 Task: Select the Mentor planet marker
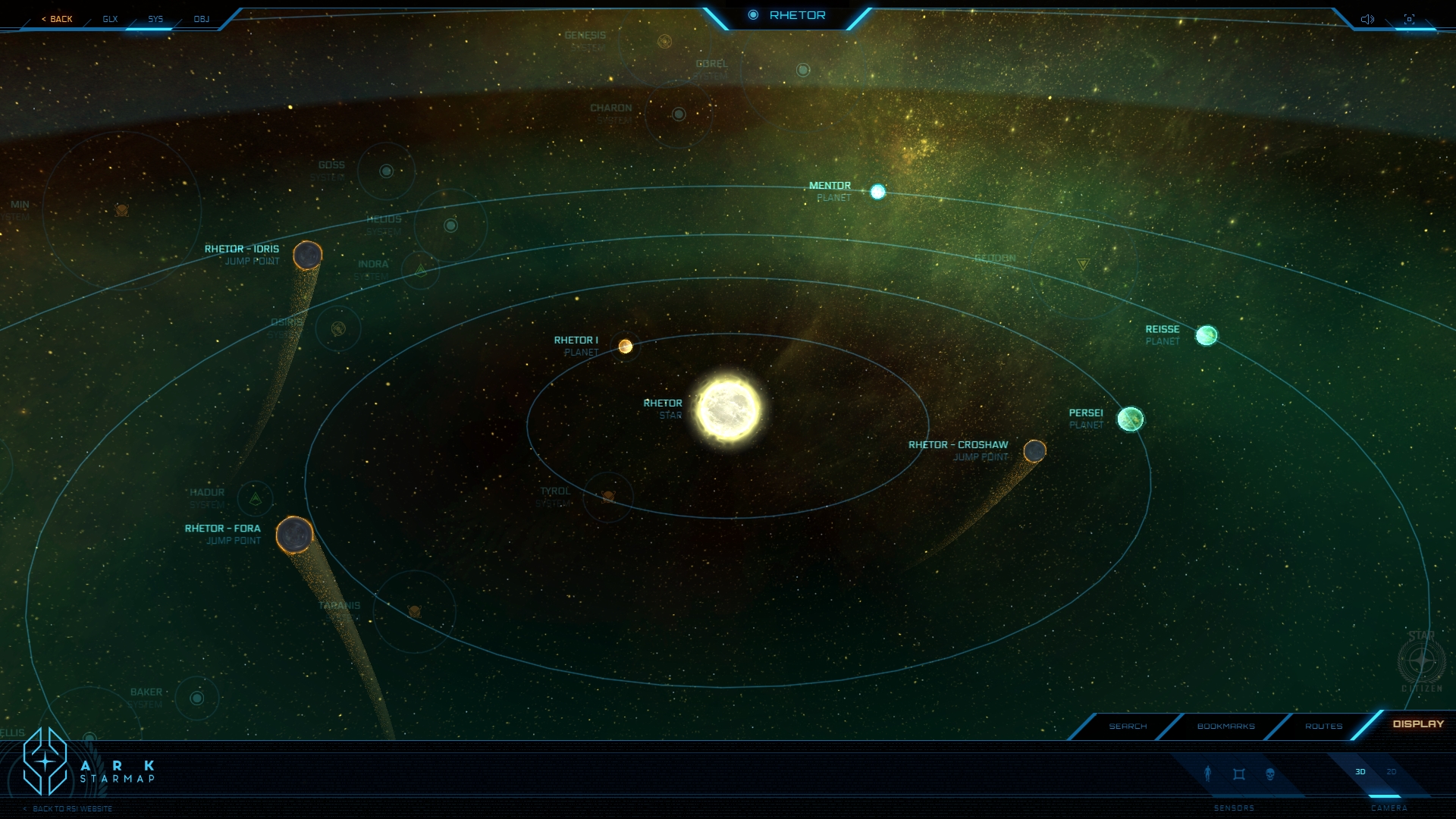point(877,192)
